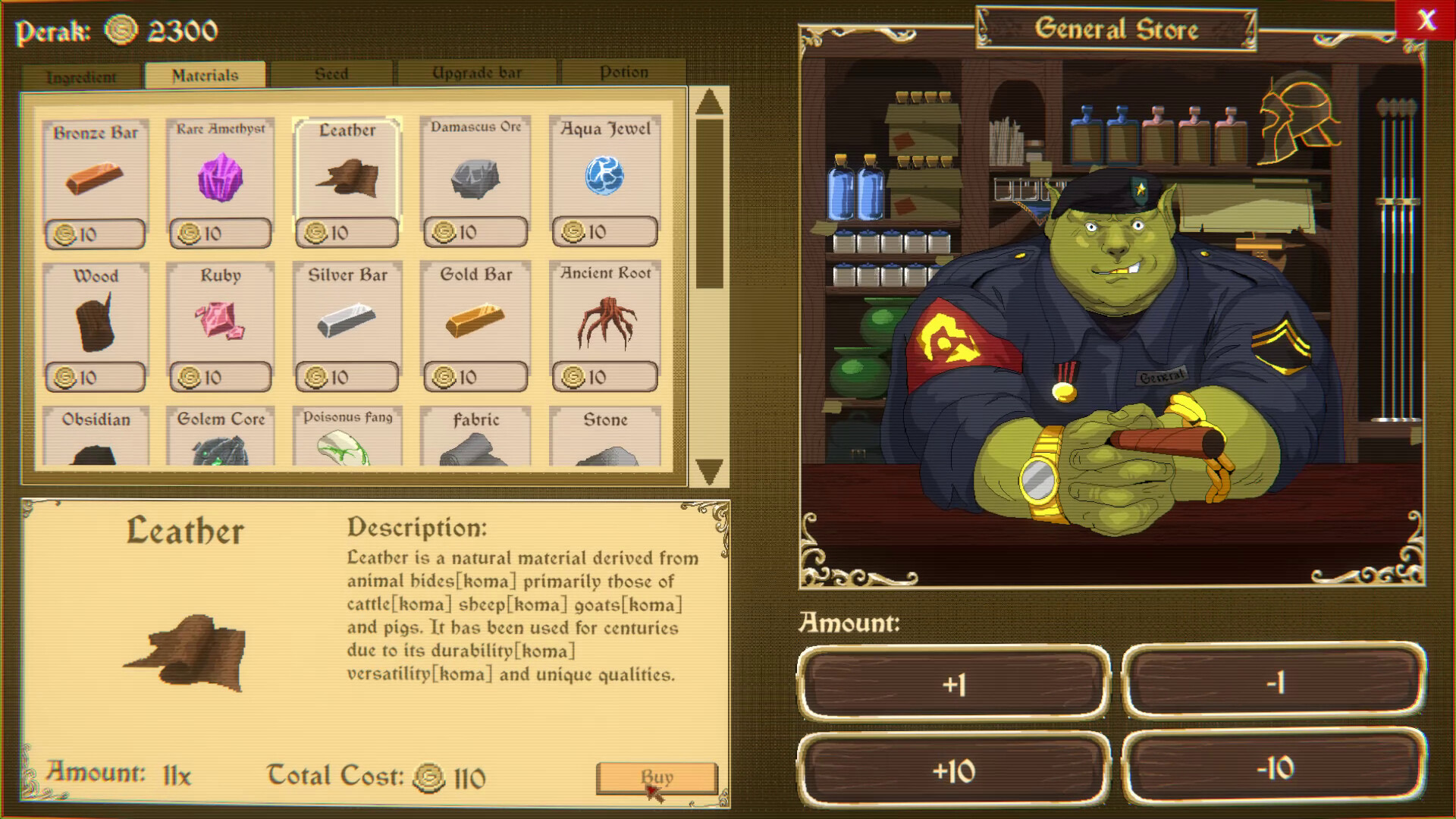Choose the Silver Bar material
The image size is (1456, 819).
347,322
